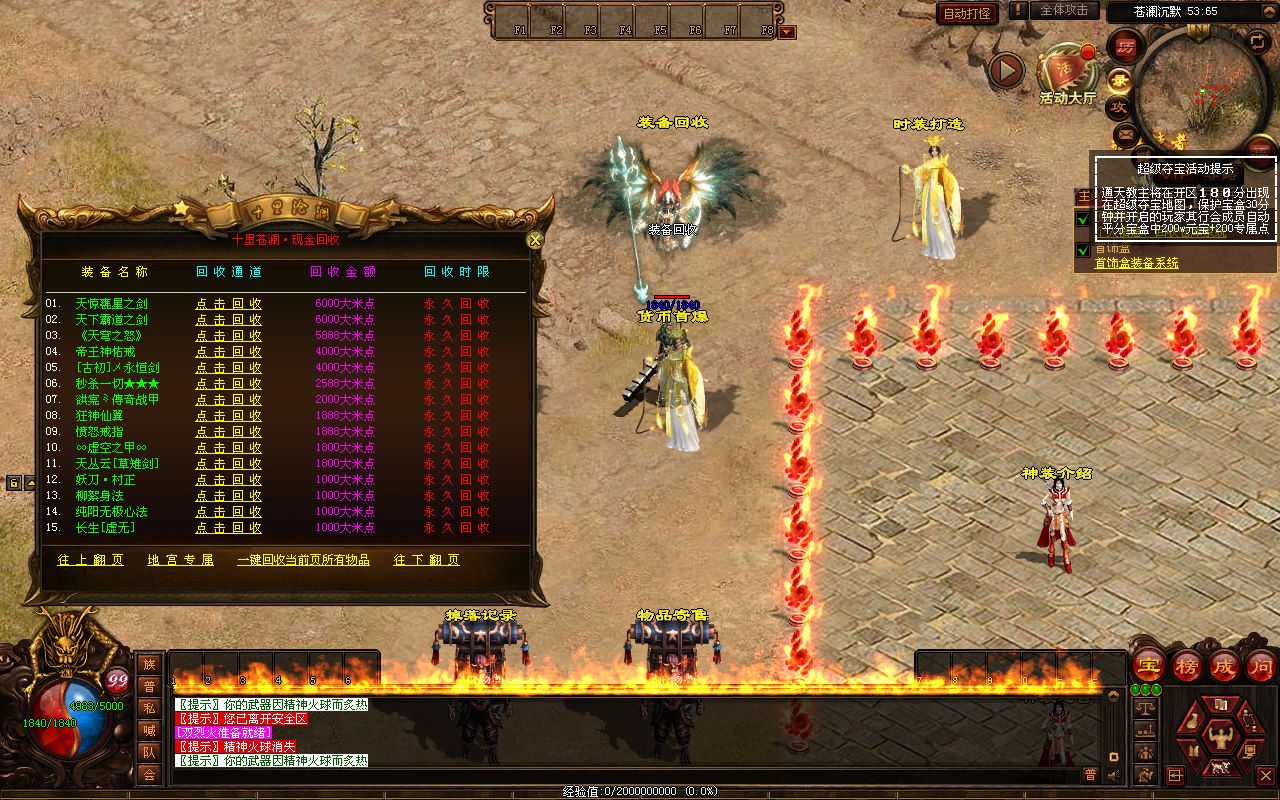
Task: Open the 活动大厅 activity hall icon
Action: tap(1067, 72)
